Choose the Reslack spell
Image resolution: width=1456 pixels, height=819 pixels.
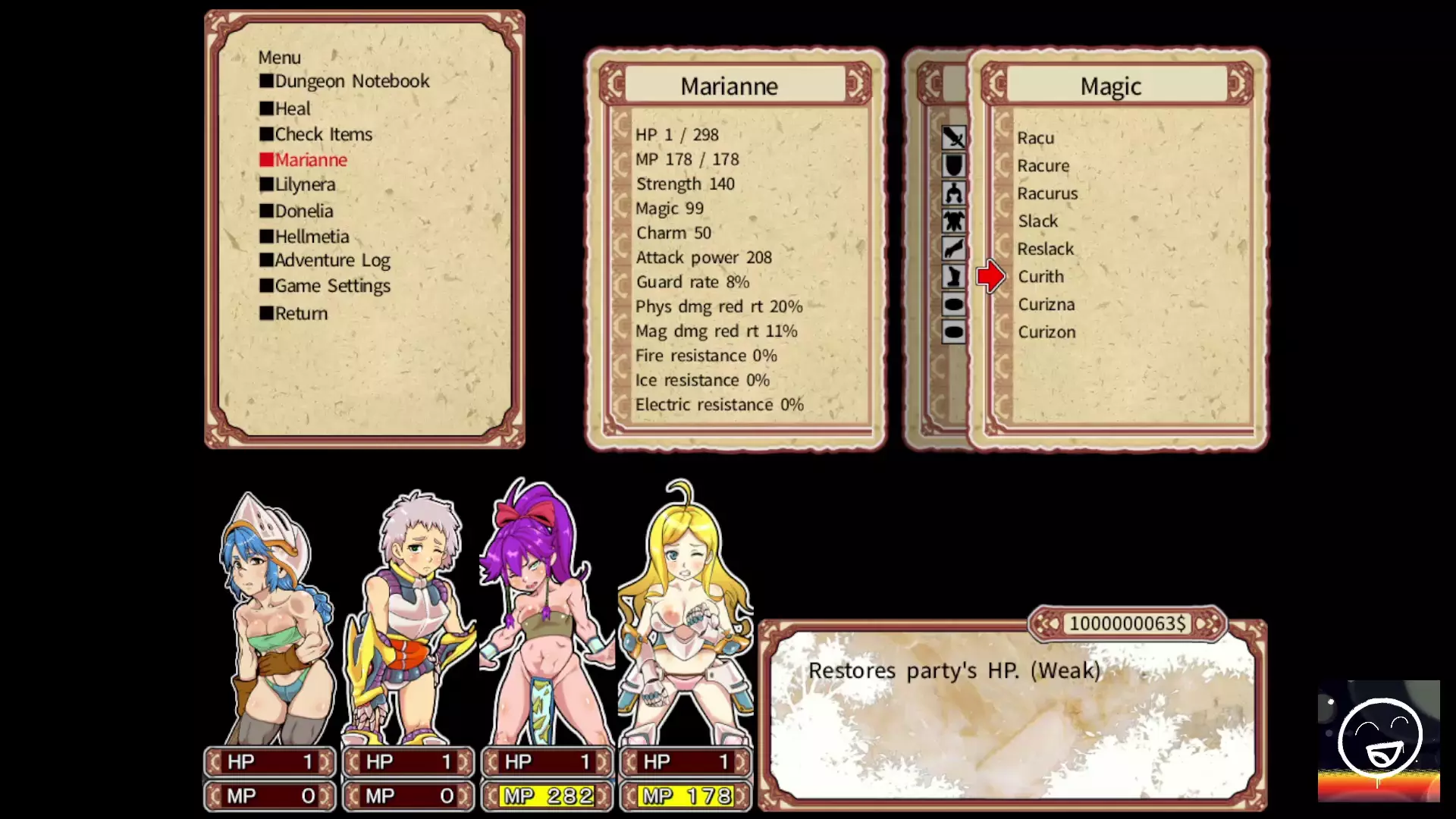(1045, 249)
